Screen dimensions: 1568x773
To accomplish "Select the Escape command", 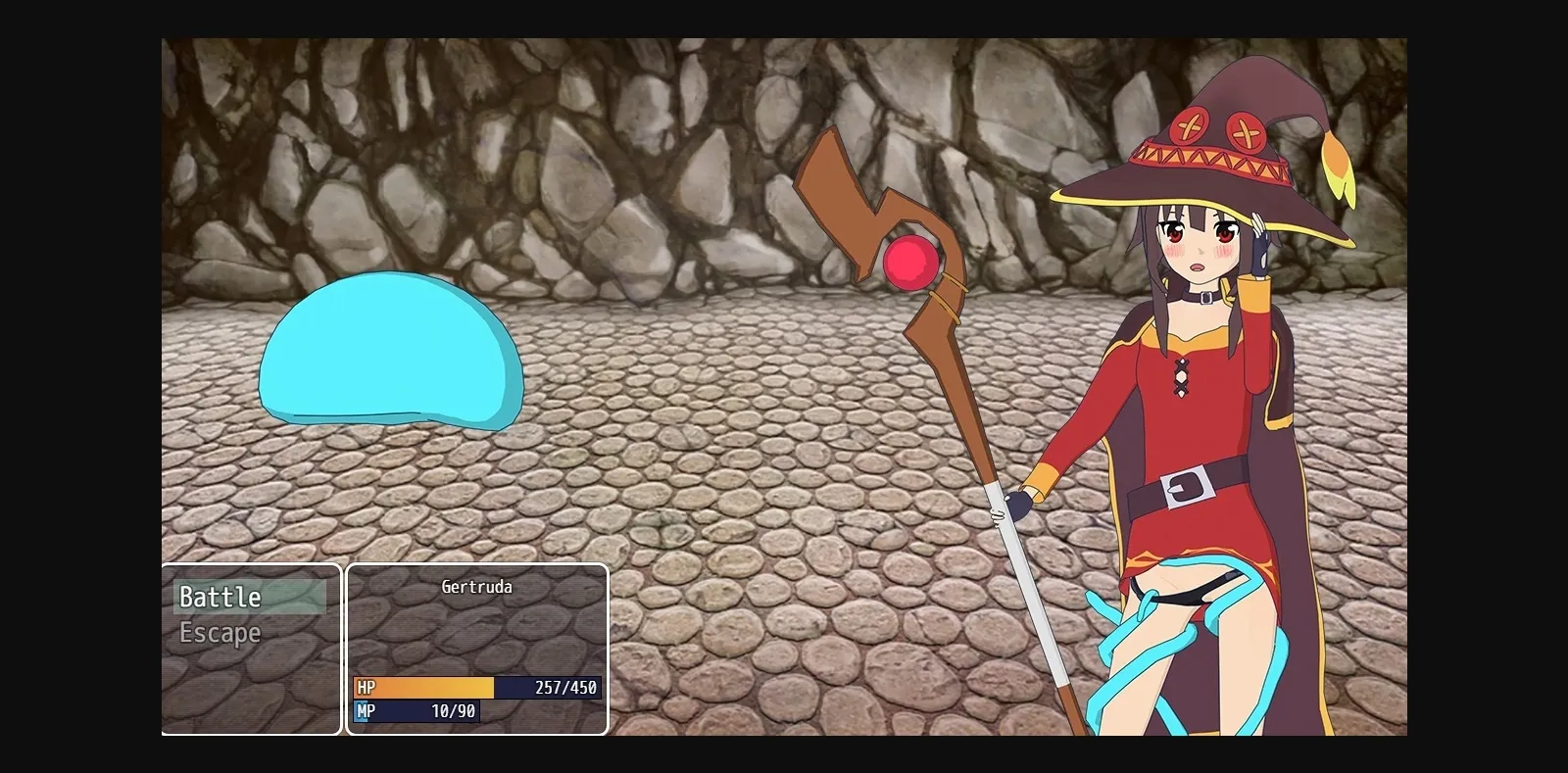I will [x=220, y=632].
